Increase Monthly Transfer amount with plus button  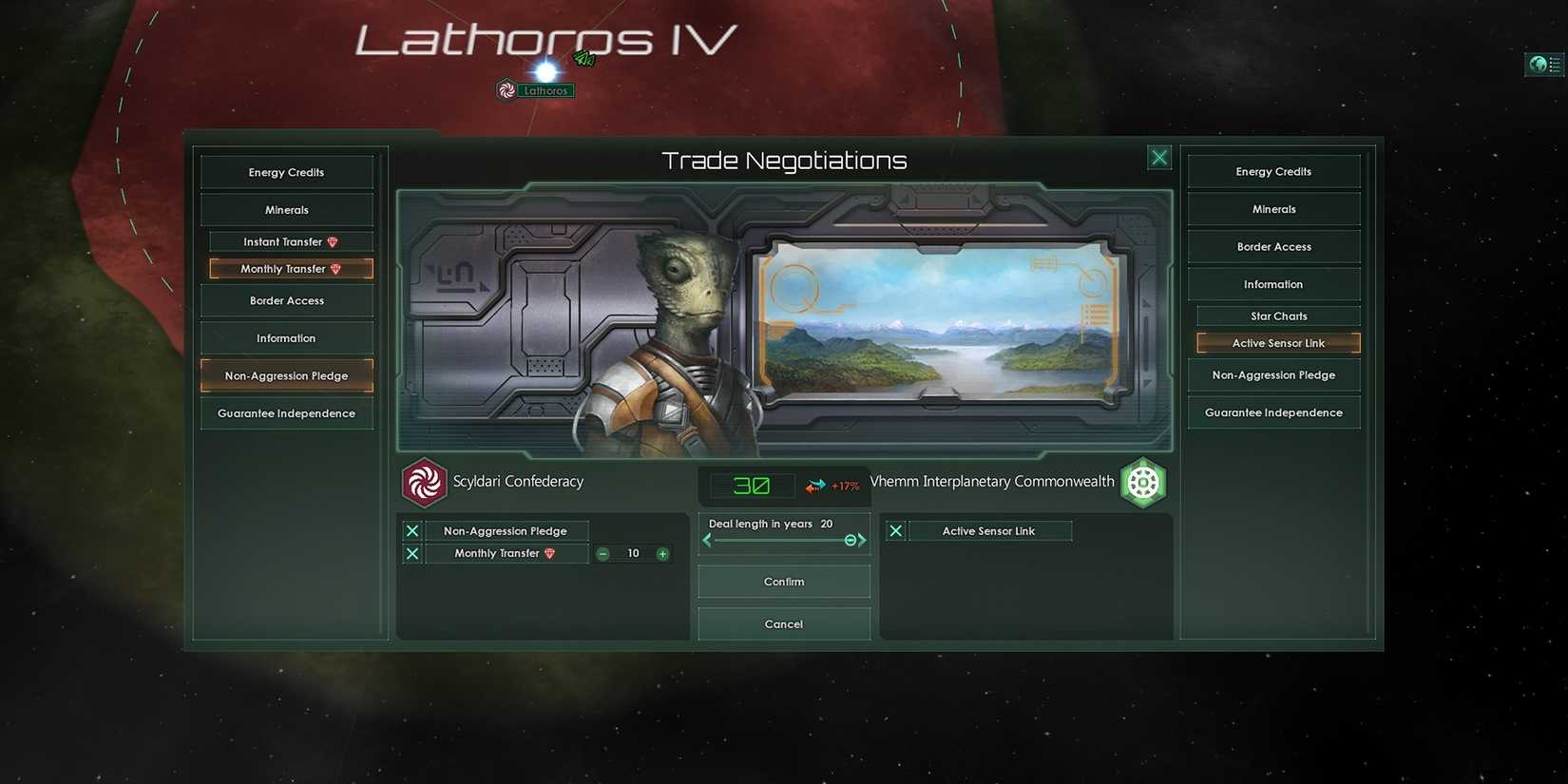(x=662, y=553)
